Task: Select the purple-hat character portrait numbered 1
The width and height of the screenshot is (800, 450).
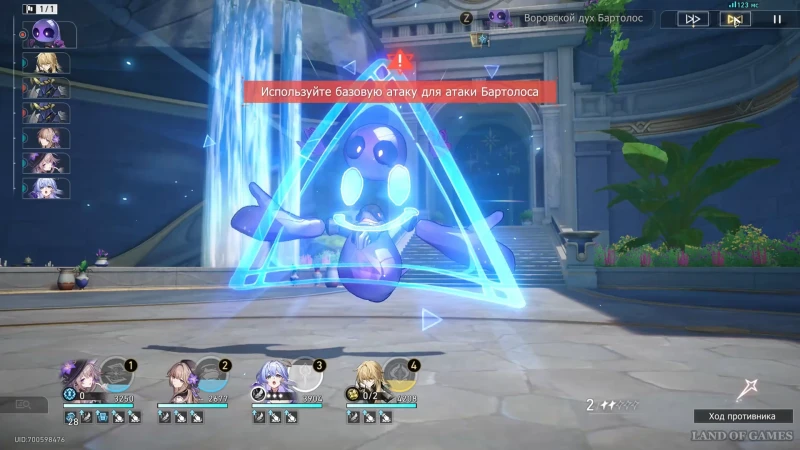Action: 82,376
